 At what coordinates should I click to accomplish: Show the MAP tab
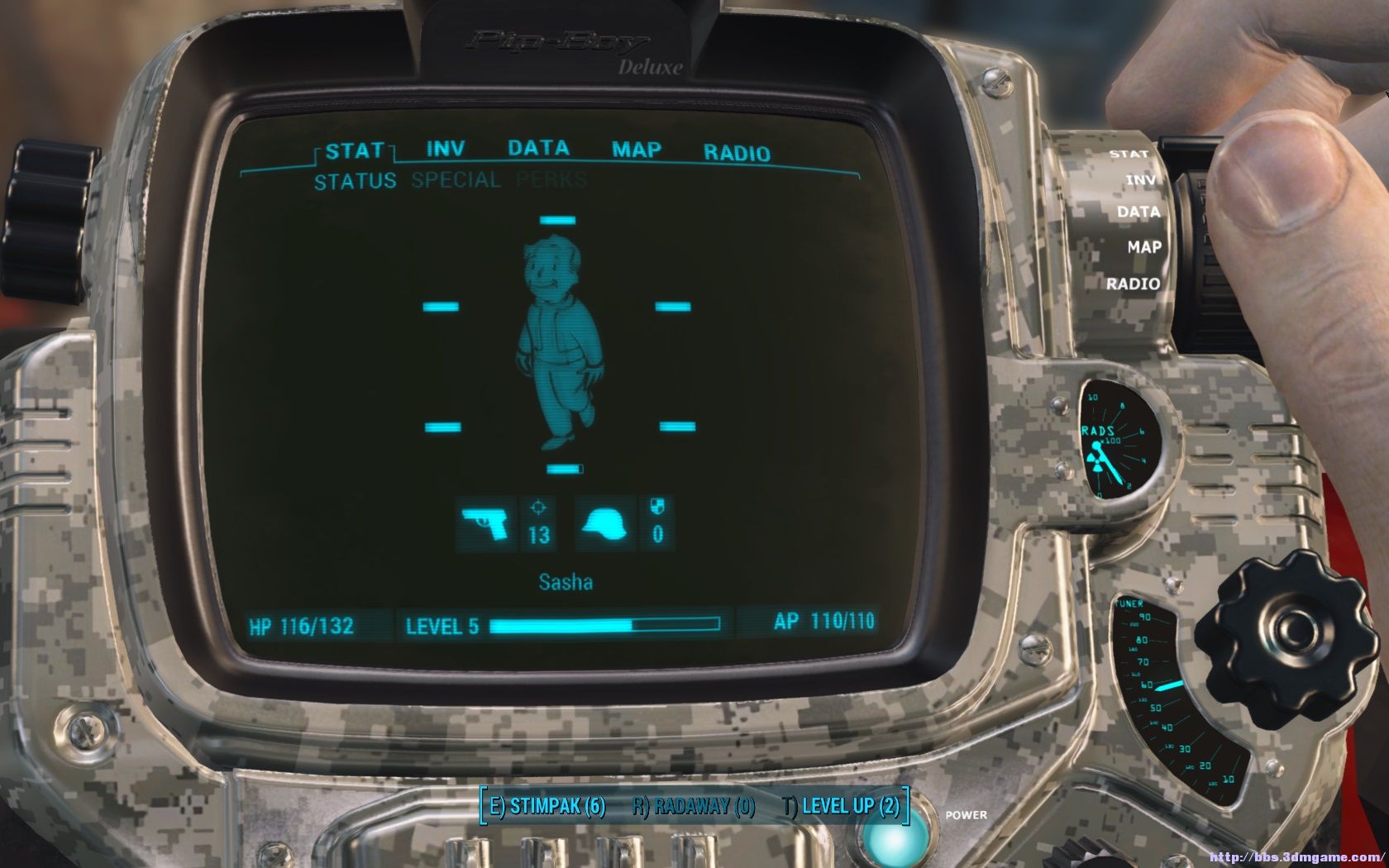pos(636,150)
